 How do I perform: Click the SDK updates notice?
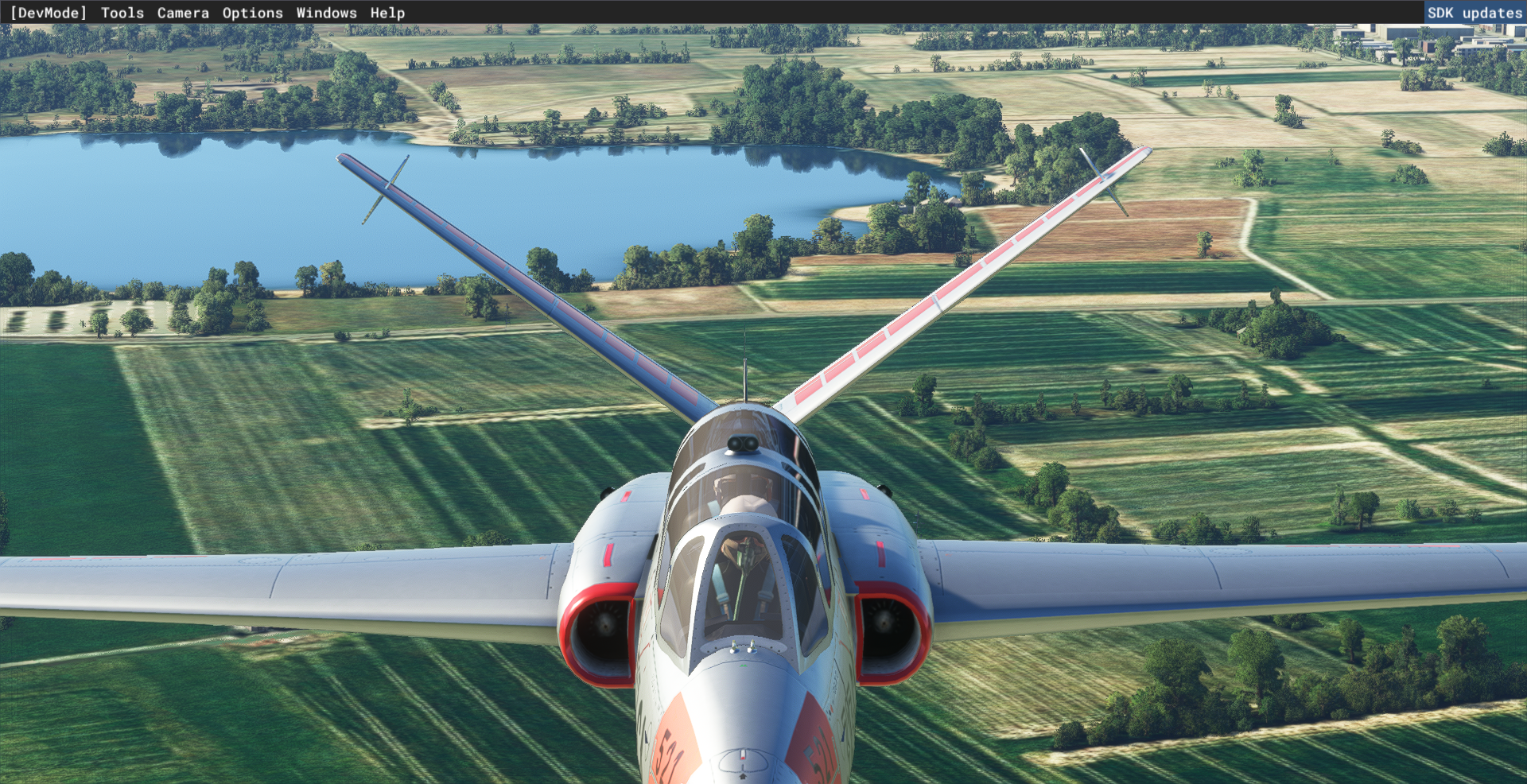tap(1474, 13)
